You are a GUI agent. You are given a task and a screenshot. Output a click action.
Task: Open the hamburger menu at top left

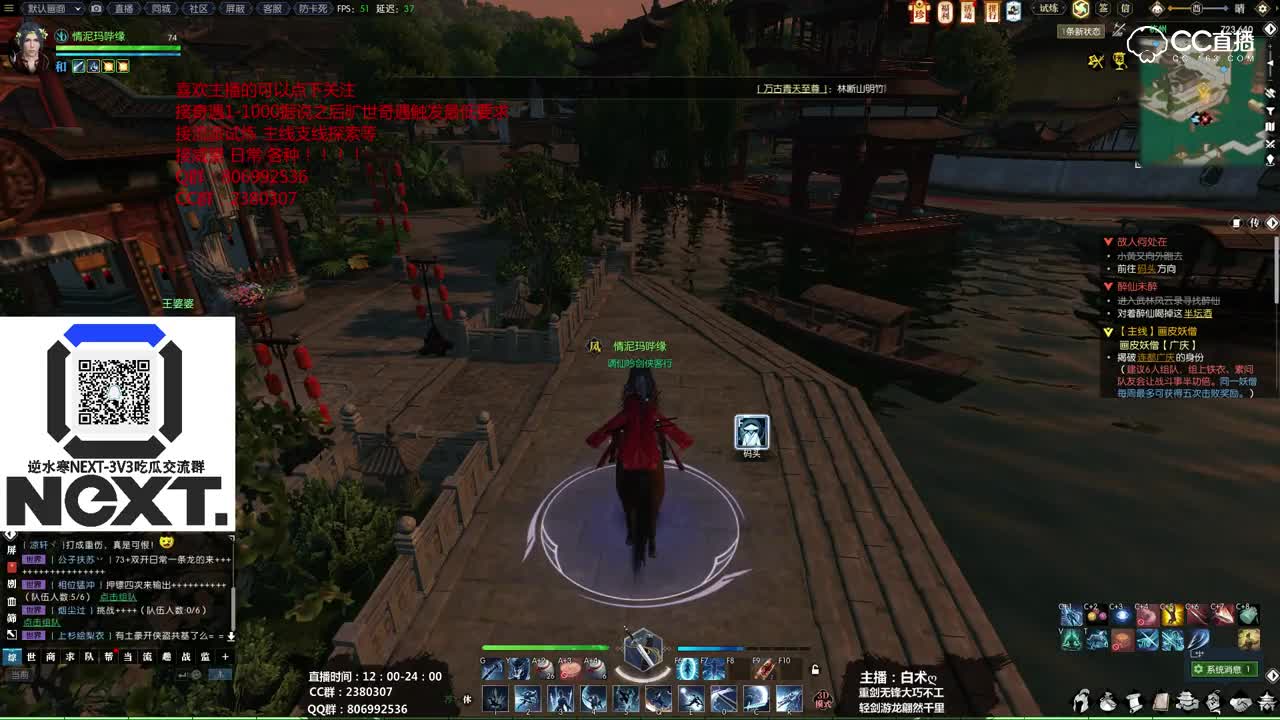pos(7,7)
